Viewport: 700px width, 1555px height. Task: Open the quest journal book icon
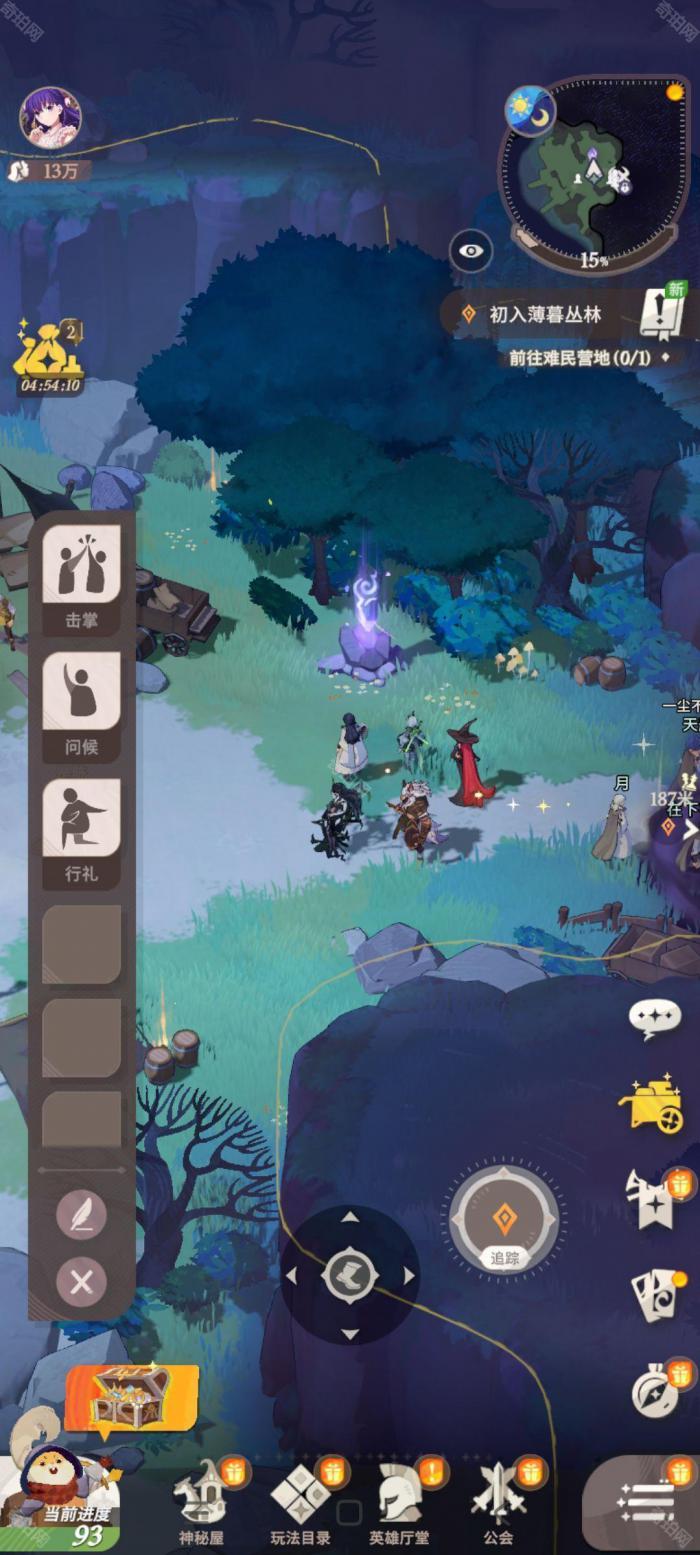662,314
